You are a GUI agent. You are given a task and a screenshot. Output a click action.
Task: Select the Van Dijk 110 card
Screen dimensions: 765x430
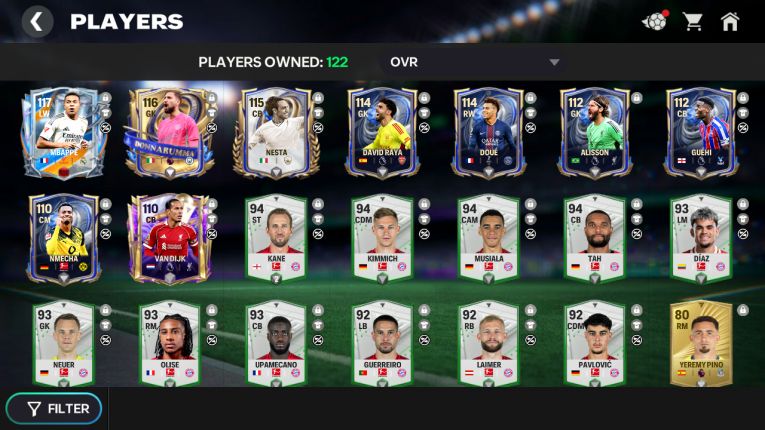pyautogui.click(x=168, y=239)
